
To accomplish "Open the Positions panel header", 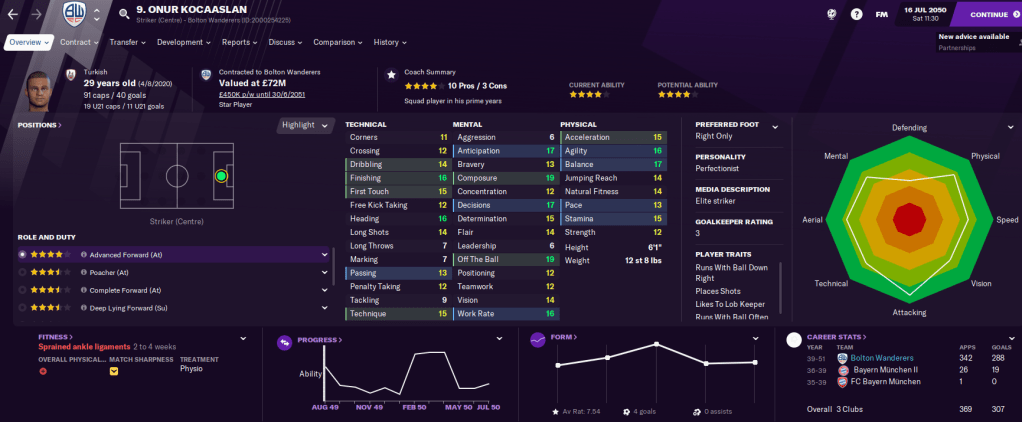I will pos(39,125).
